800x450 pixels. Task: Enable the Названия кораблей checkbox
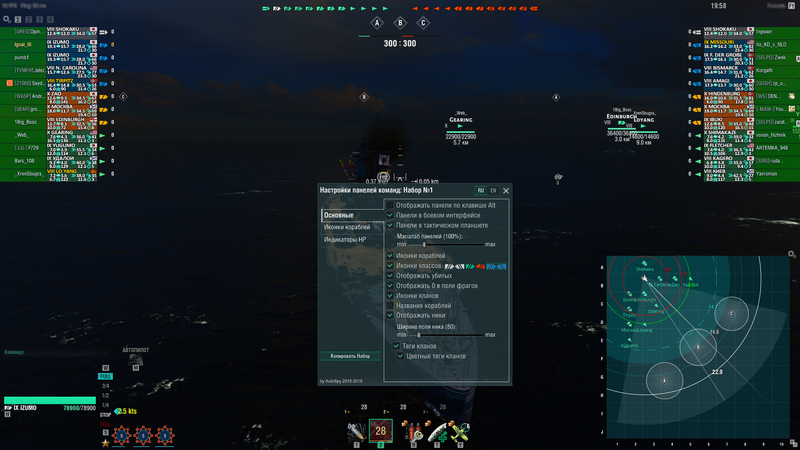(x=391, y=305)
